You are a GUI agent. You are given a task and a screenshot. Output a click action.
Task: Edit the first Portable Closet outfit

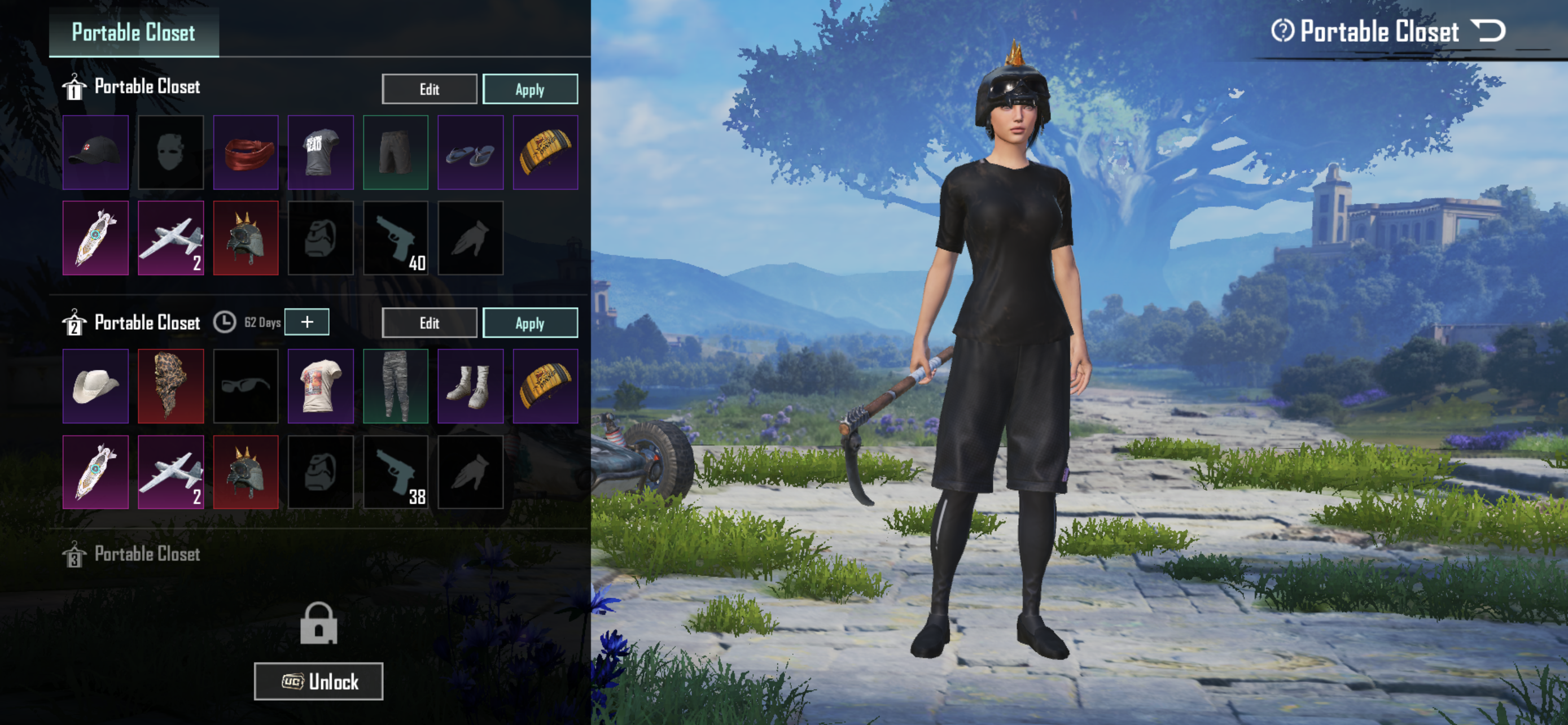coord(429,89)
